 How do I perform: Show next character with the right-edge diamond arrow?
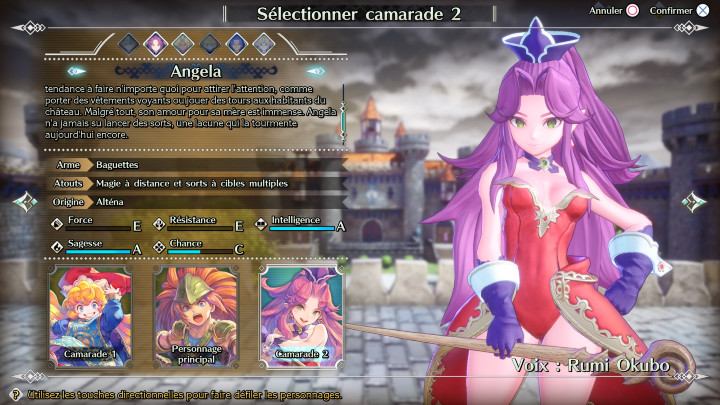click(x=695, y=202)
